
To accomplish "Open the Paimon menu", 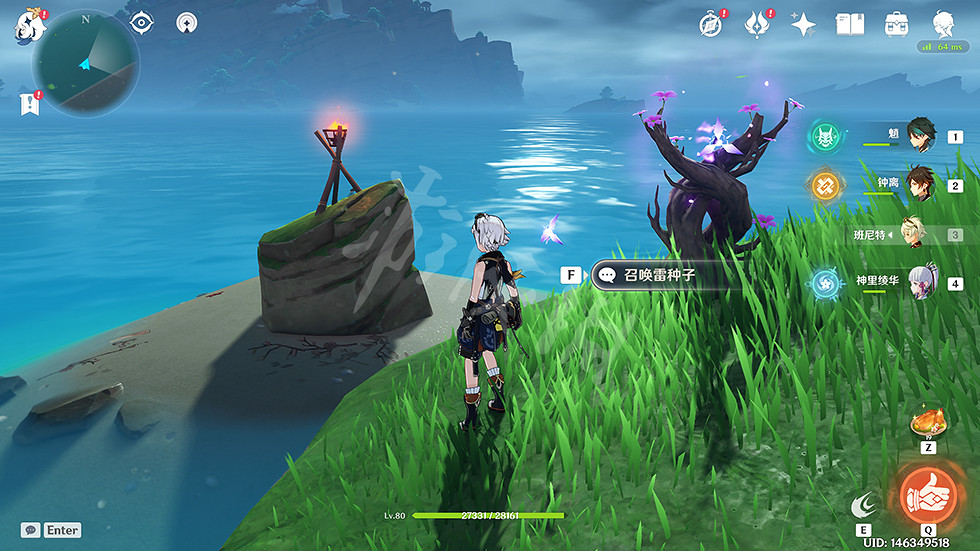I will 30,26.
